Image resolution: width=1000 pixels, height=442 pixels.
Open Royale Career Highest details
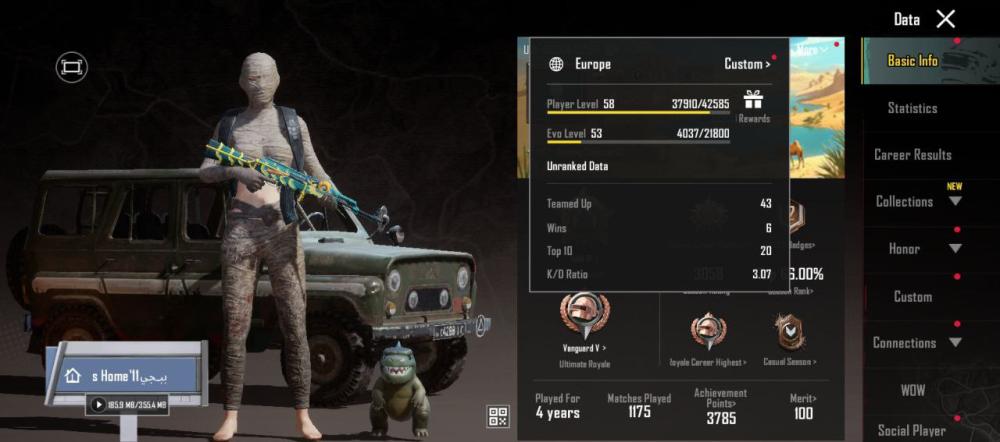coord(708,337)
